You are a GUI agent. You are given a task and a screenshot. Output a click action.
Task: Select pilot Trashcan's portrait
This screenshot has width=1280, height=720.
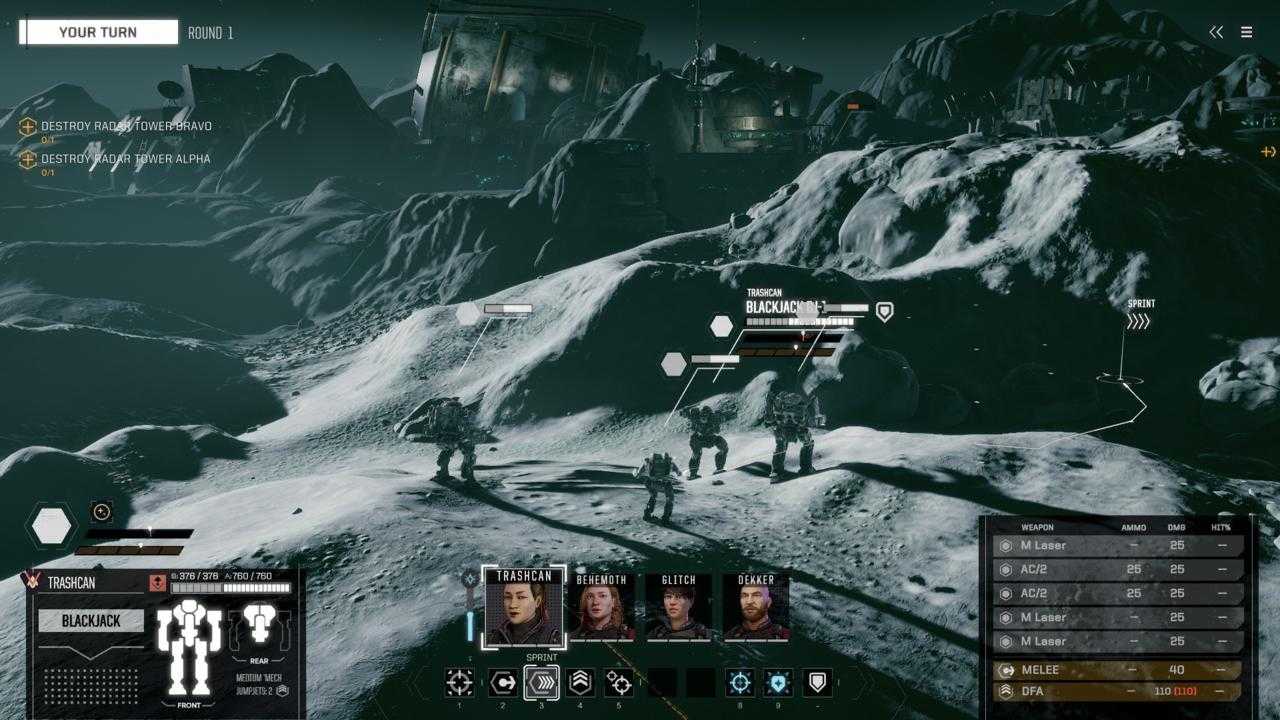(524, 606)
